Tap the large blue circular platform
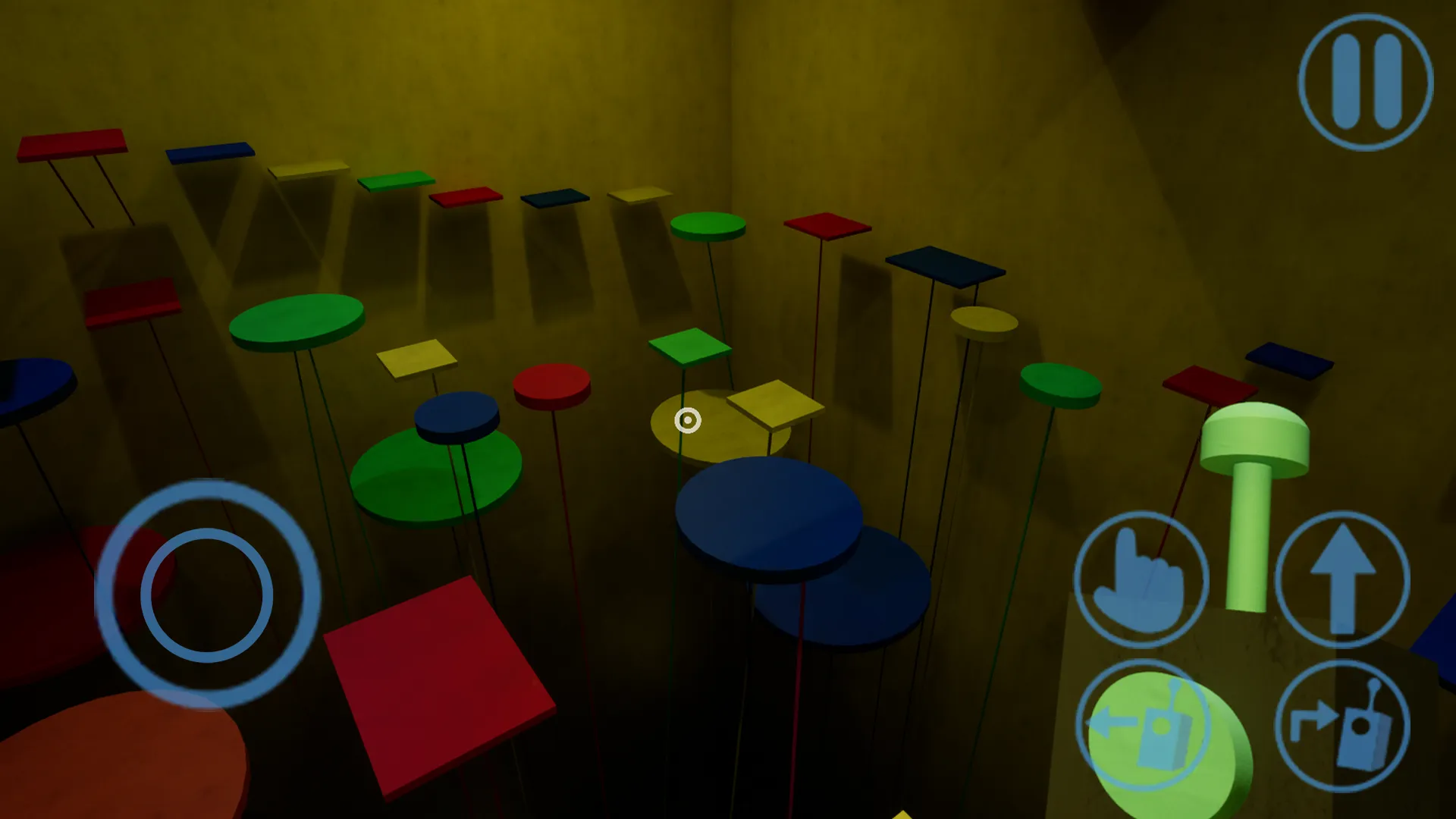The height and width of the screenshot is (819, 1456). pos(770,516)
